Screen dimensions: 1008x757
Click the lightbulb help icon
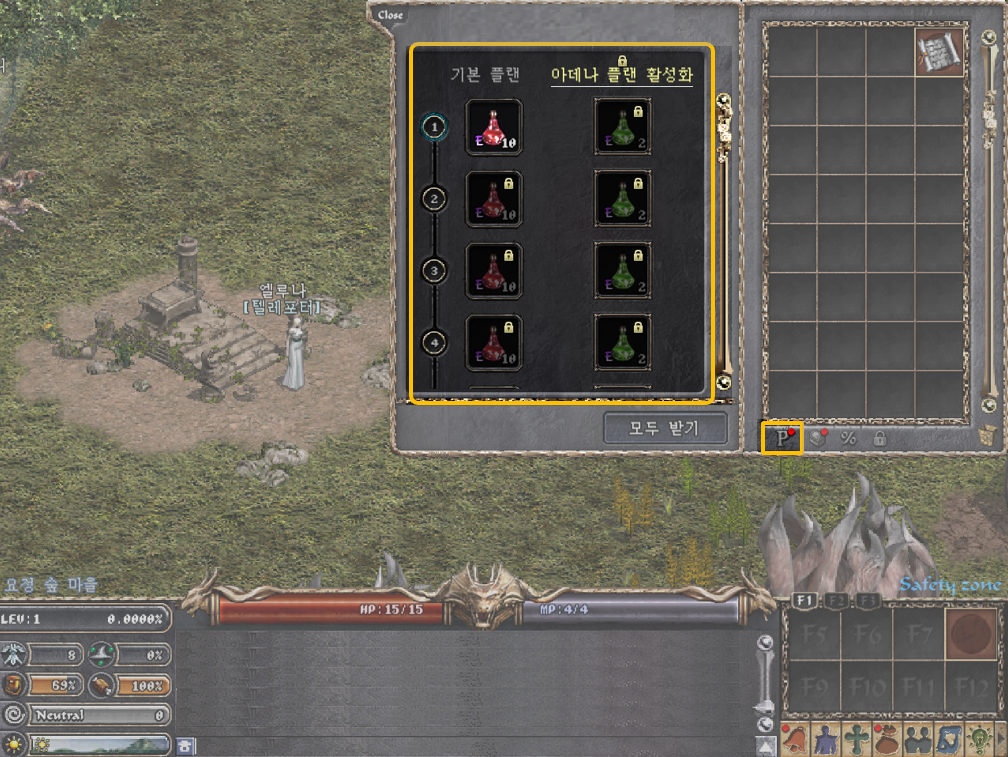tap(979, 739)
